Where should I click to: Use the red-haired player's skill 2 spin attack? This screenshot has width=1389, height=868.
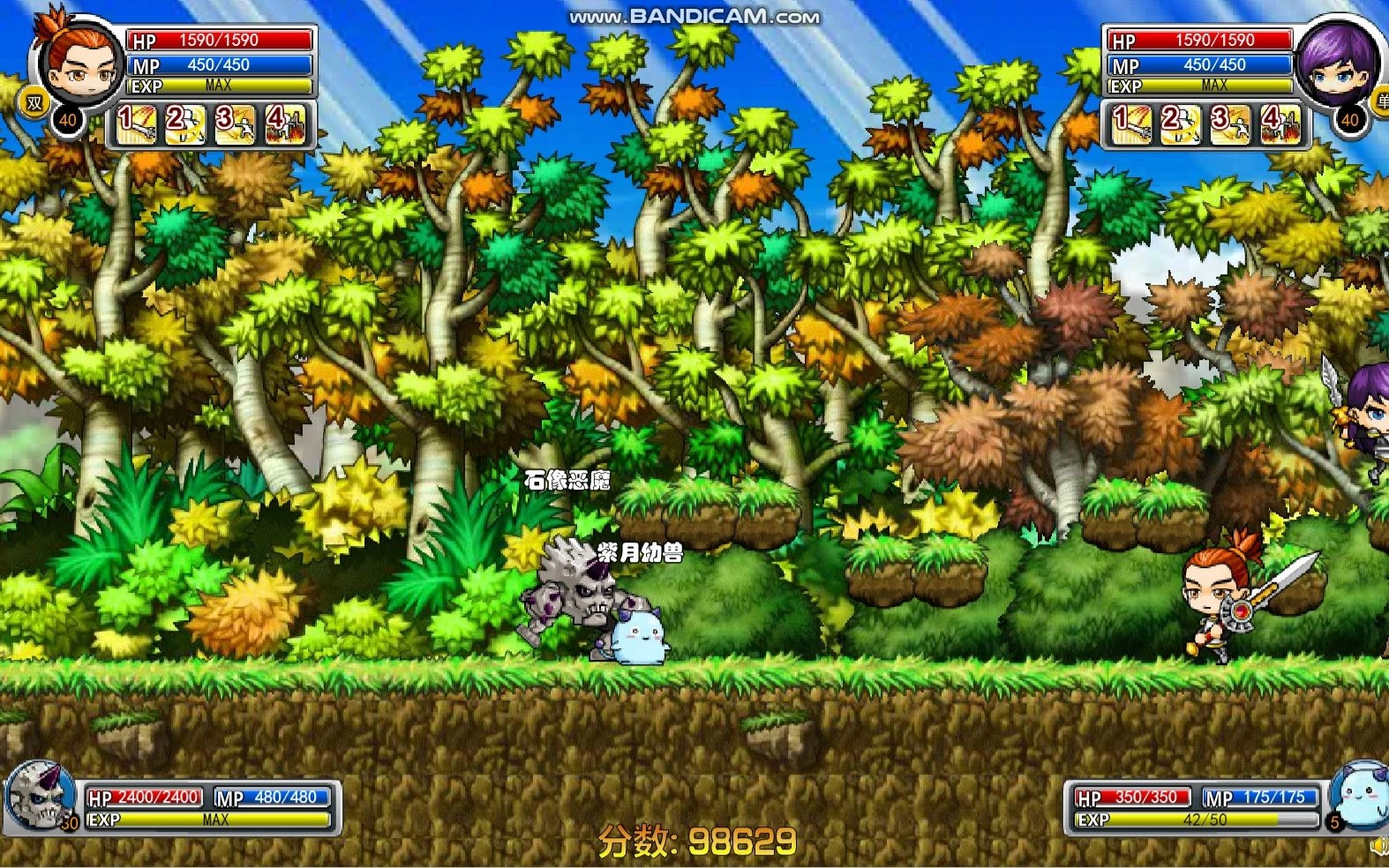point(187,124)
